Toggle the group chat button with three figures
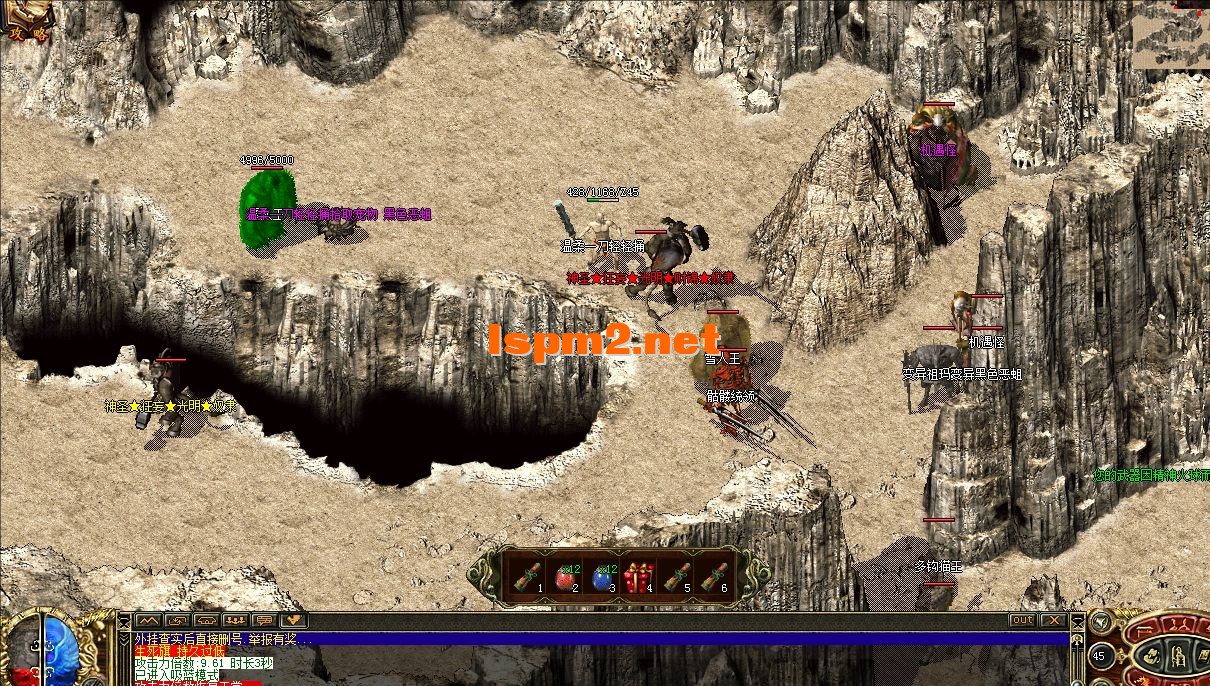This screenshot has width=1210, height=686. click(236, 620)
